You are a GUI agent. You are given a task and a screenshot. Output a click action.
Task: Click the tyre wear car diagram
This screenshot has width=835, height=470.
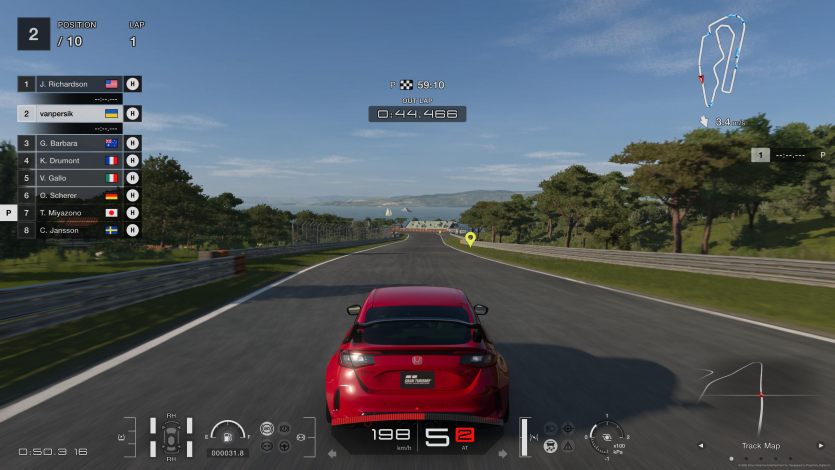click(x=171, y=437)
